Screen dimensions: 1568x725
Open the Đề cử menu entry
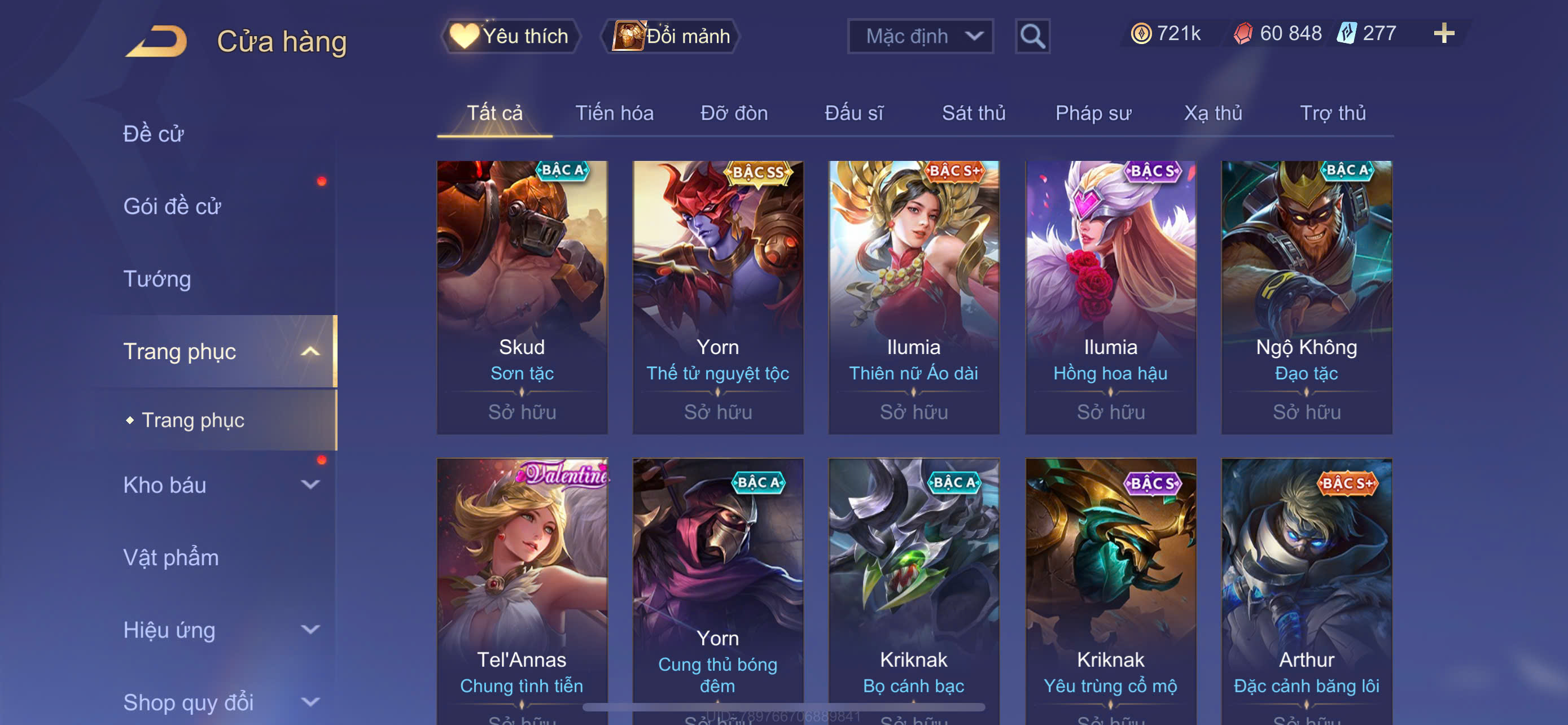[x=154, y=134]
